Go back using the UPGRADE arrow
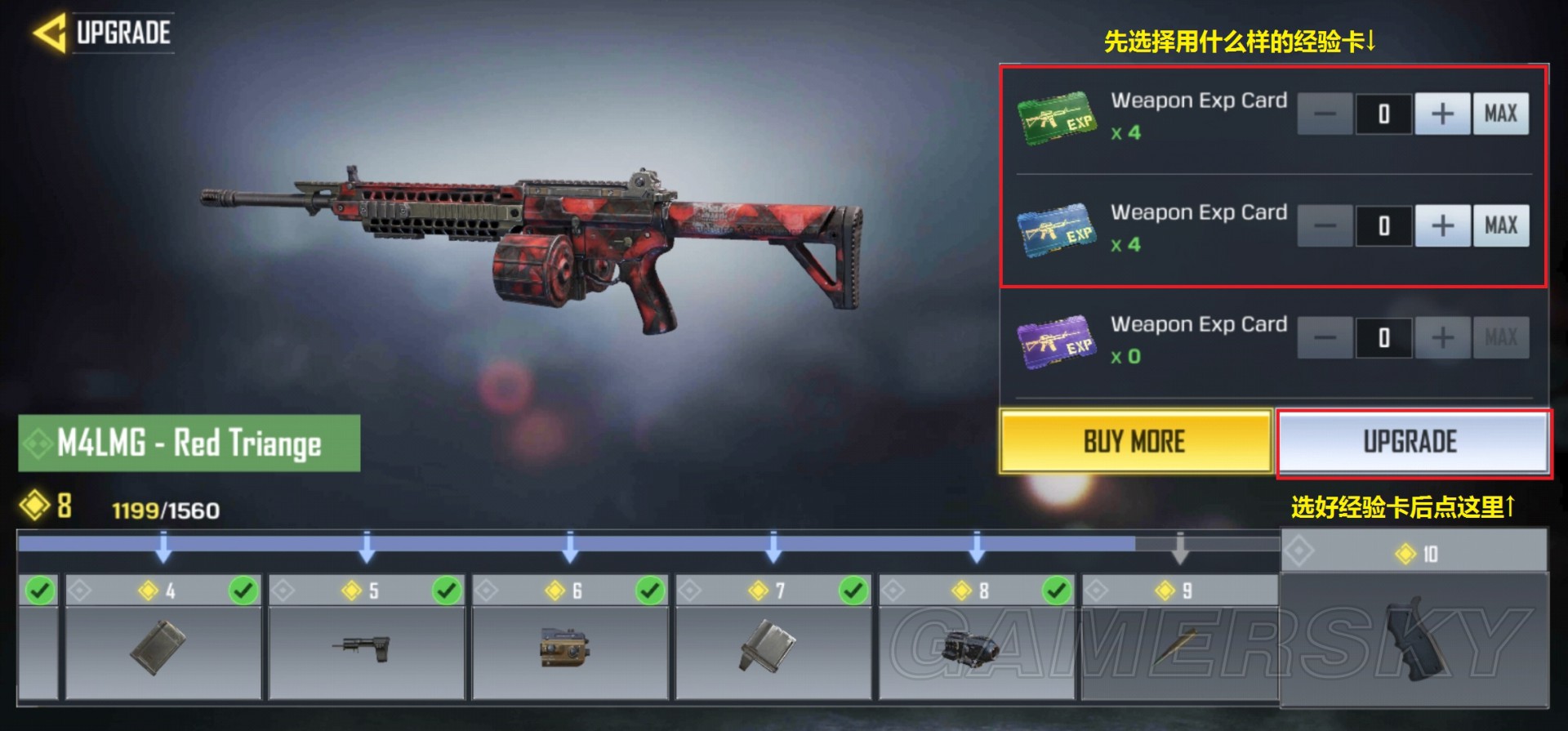 click(51, 33)
